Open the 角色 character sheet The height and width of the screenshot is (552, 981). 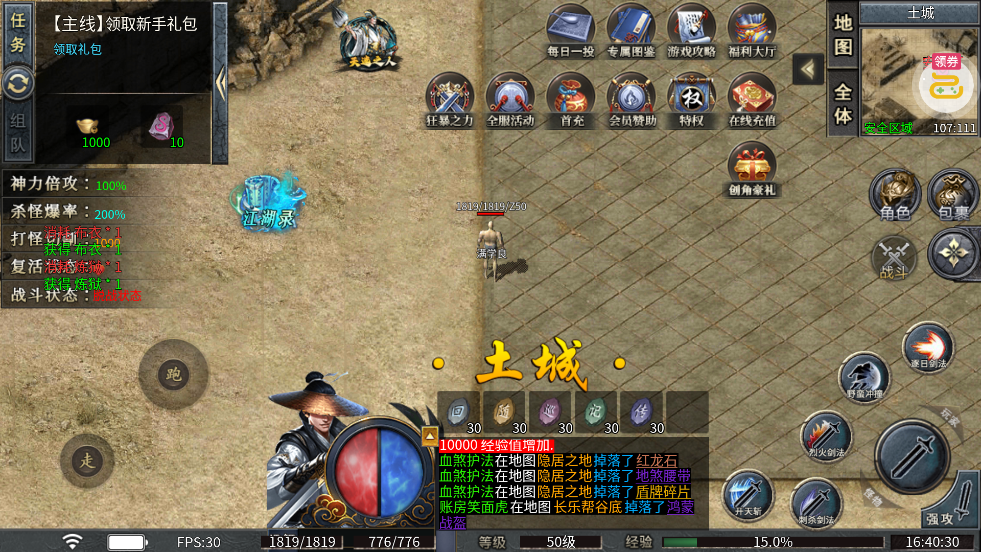click(894, 193)
